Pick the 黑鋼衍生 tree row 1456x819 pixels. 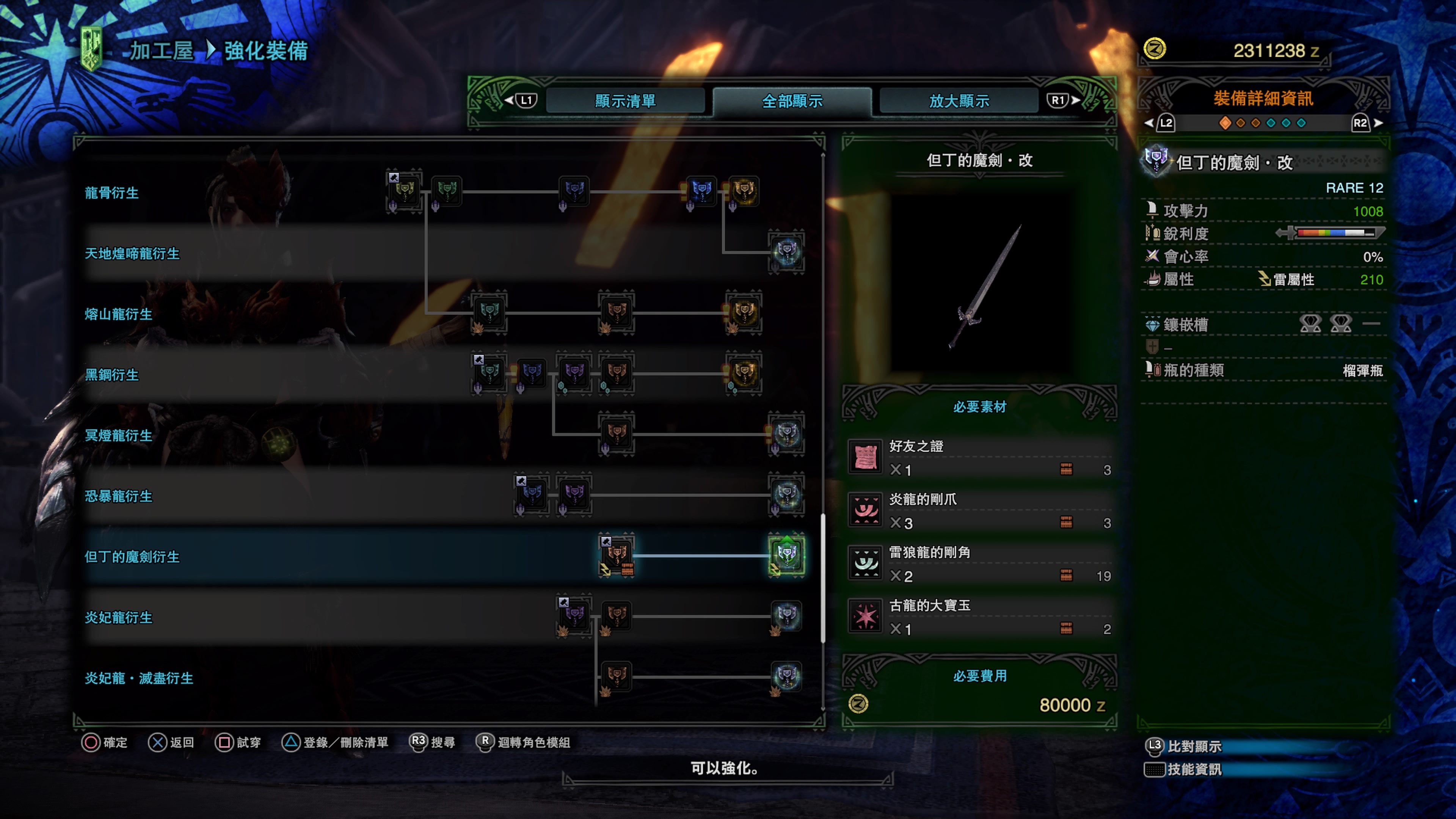(111, 375)
